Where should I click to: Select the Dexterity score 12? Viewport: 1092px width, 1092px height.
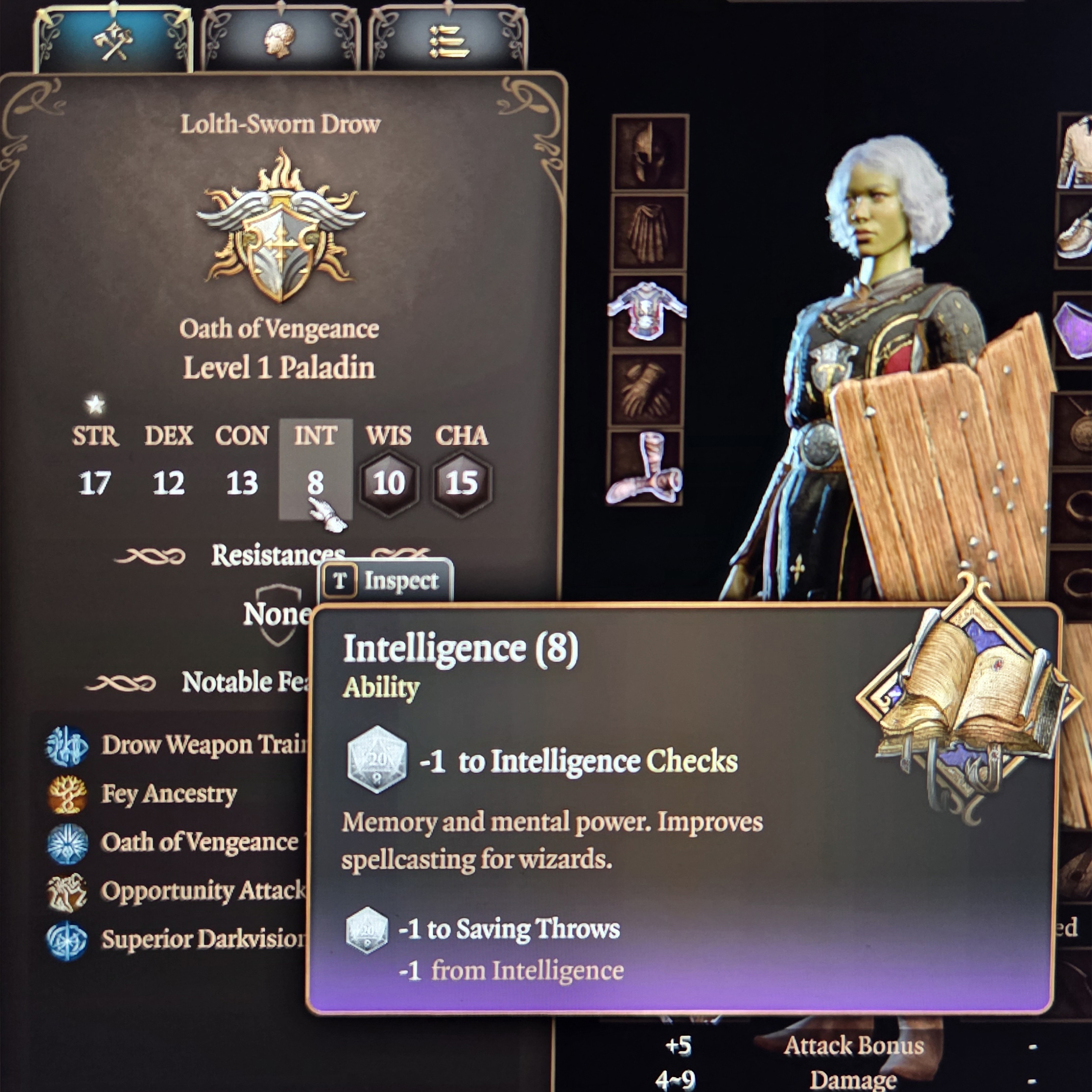pos(169,483)
